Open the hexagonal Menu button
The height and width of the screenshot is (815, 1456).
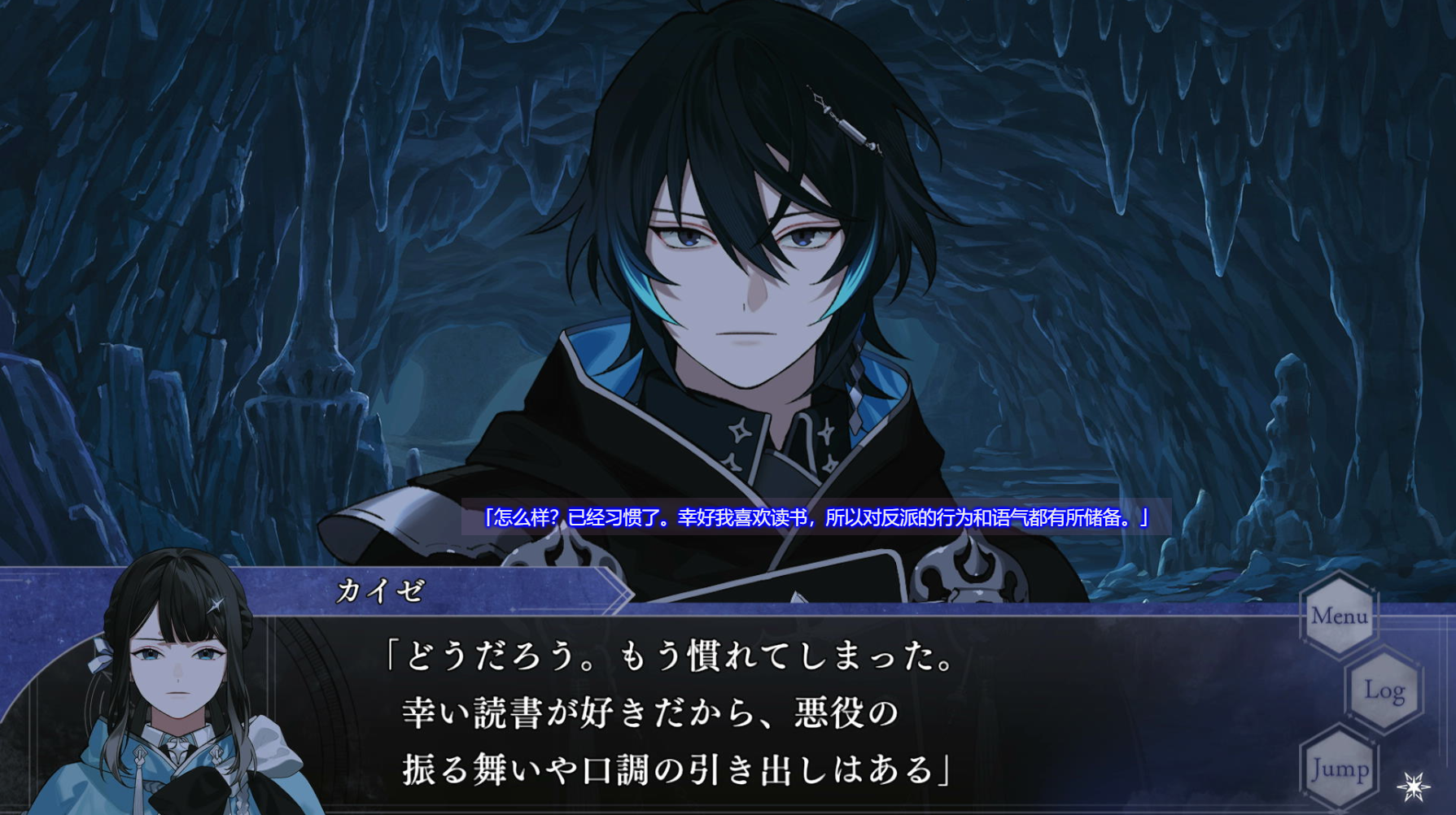(1339, 616)
